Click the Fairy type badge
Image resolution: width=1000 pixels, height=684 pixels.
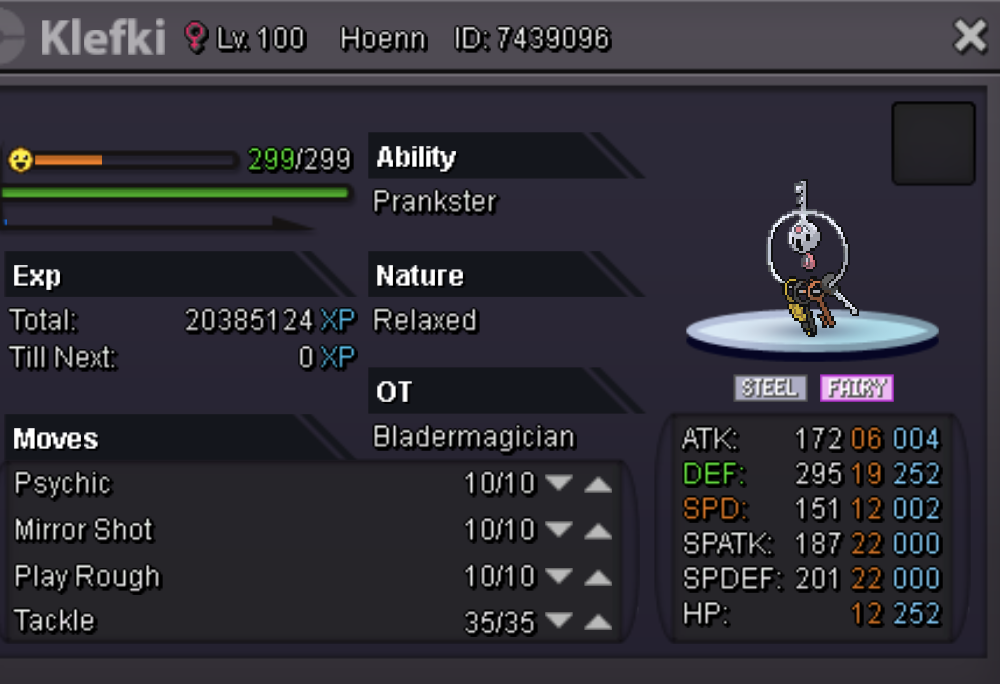857,388
